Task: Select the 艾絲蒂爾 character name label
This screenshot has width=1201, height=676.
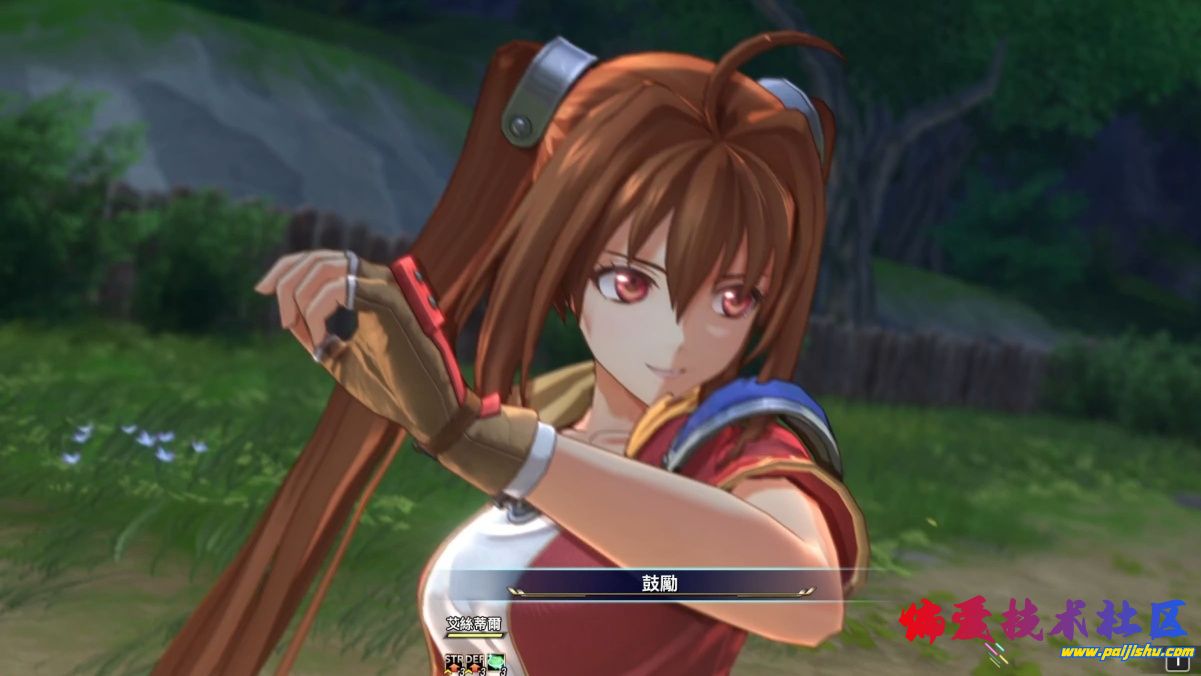Action: 474,625
